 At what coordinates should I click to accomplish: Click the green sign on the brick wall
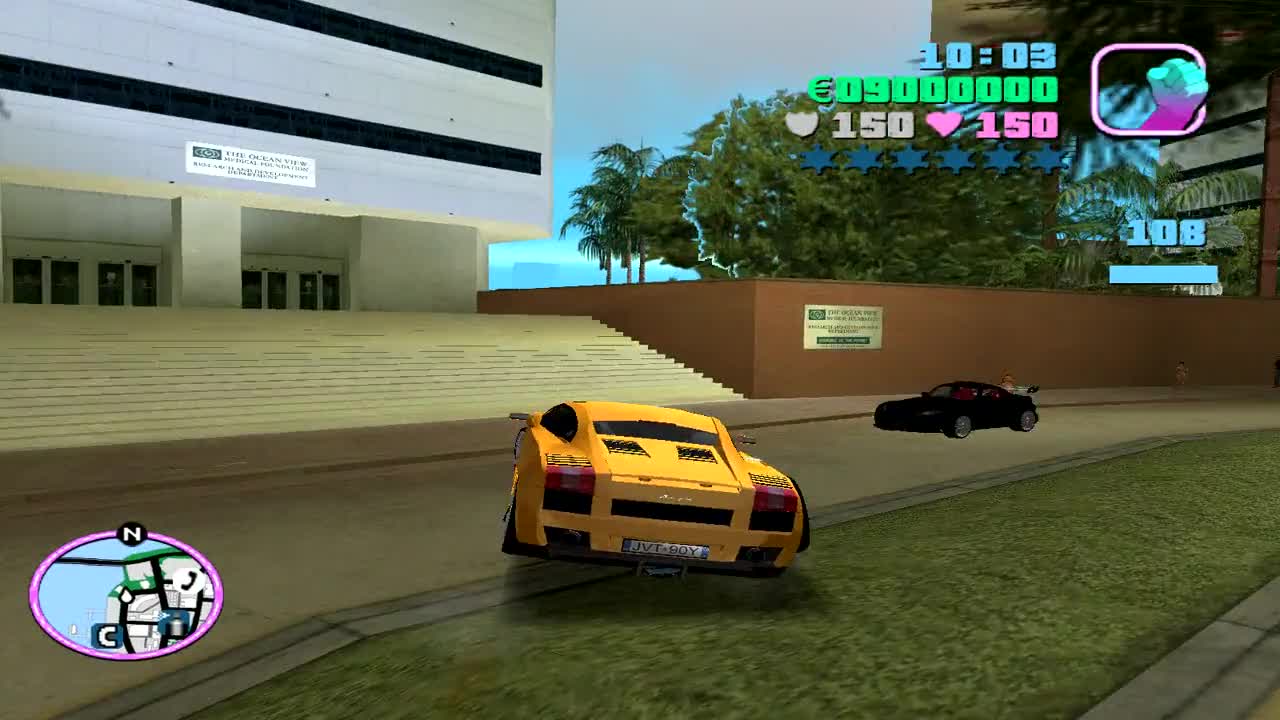pos(841,325)
